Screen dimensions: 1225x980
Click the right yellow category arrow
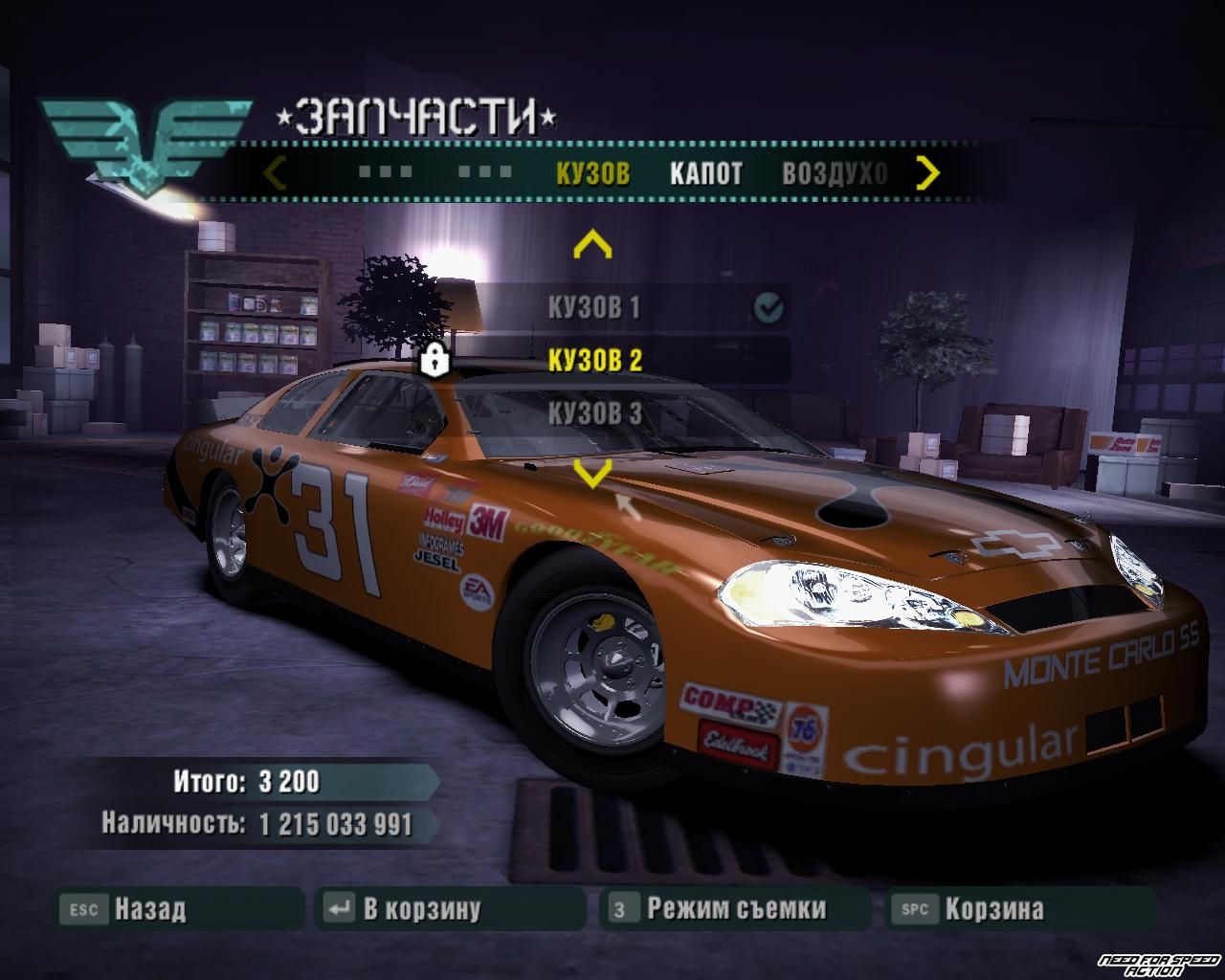927,173
